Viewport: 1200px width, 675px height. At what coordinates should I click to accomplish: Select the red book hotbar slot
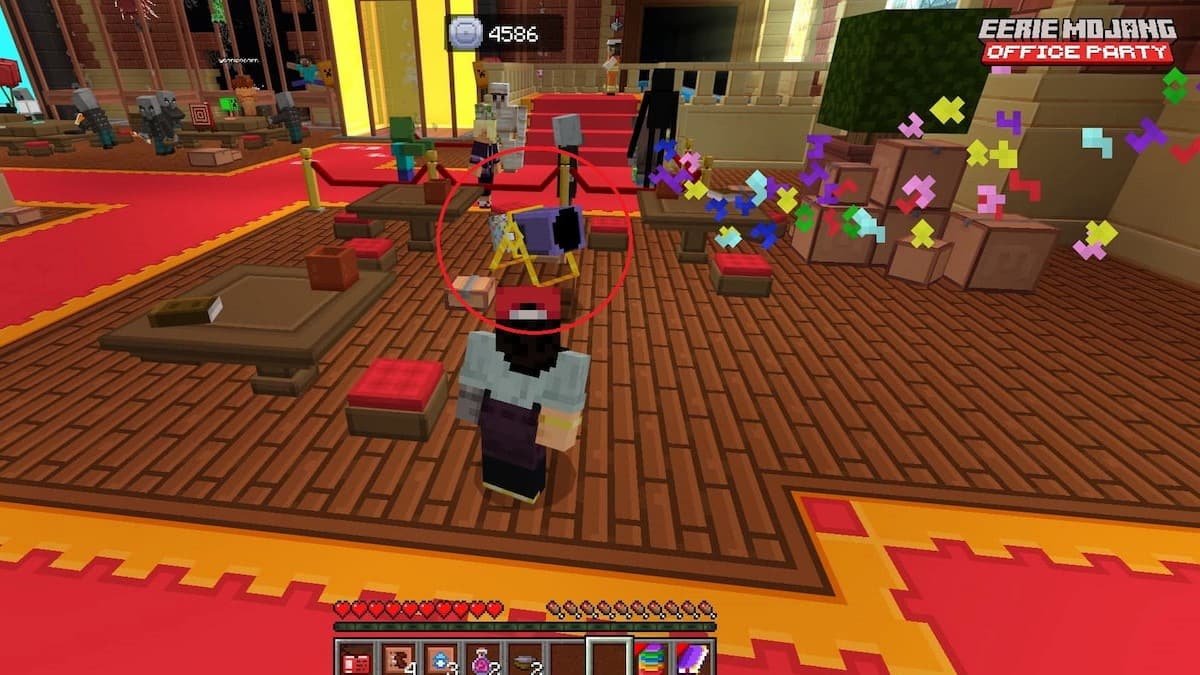pos(354,659)
